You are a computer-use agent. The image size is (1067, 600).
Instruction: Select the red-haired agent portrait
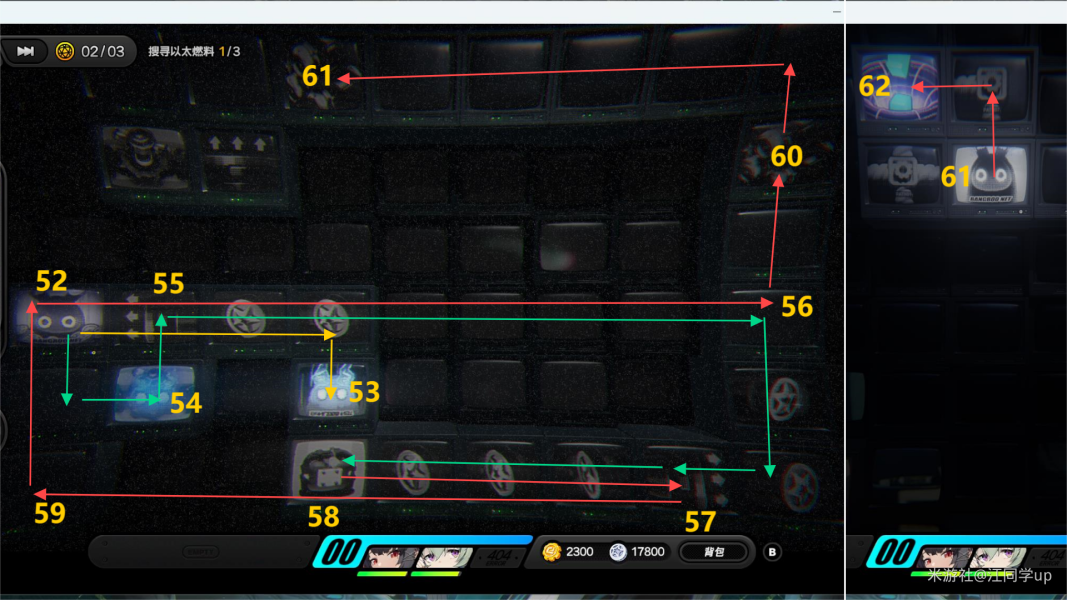click(x=389, y=556)
